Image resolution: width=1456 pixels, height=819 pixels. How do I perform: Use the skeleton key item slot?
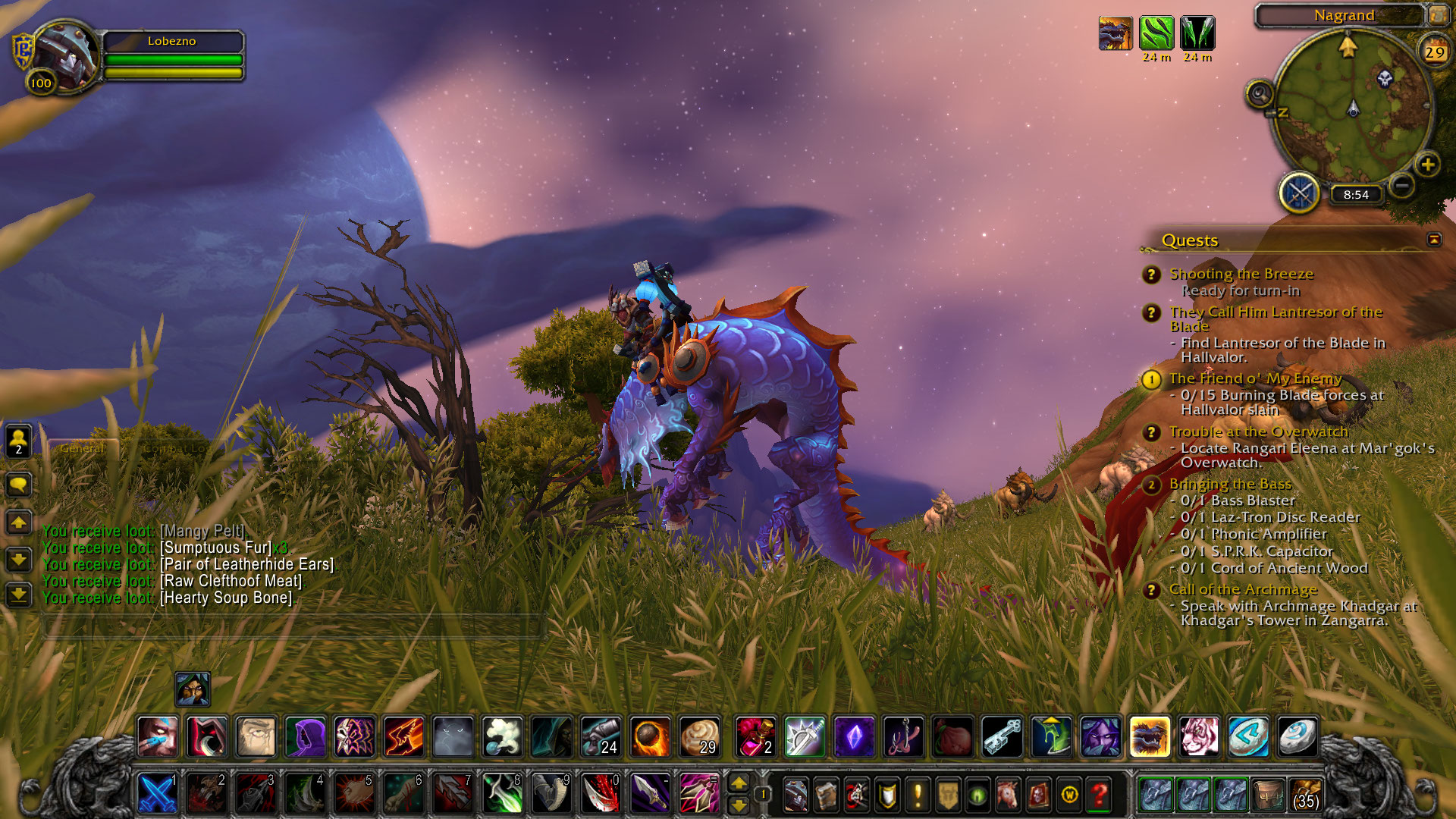coord(1003,736)
